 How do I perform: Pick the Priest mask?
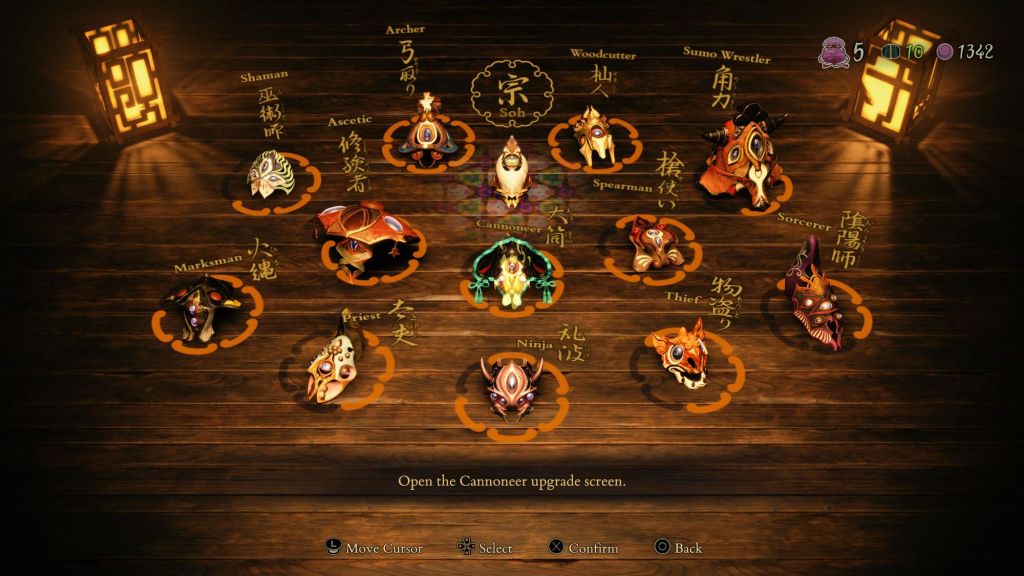click(337, 366)
